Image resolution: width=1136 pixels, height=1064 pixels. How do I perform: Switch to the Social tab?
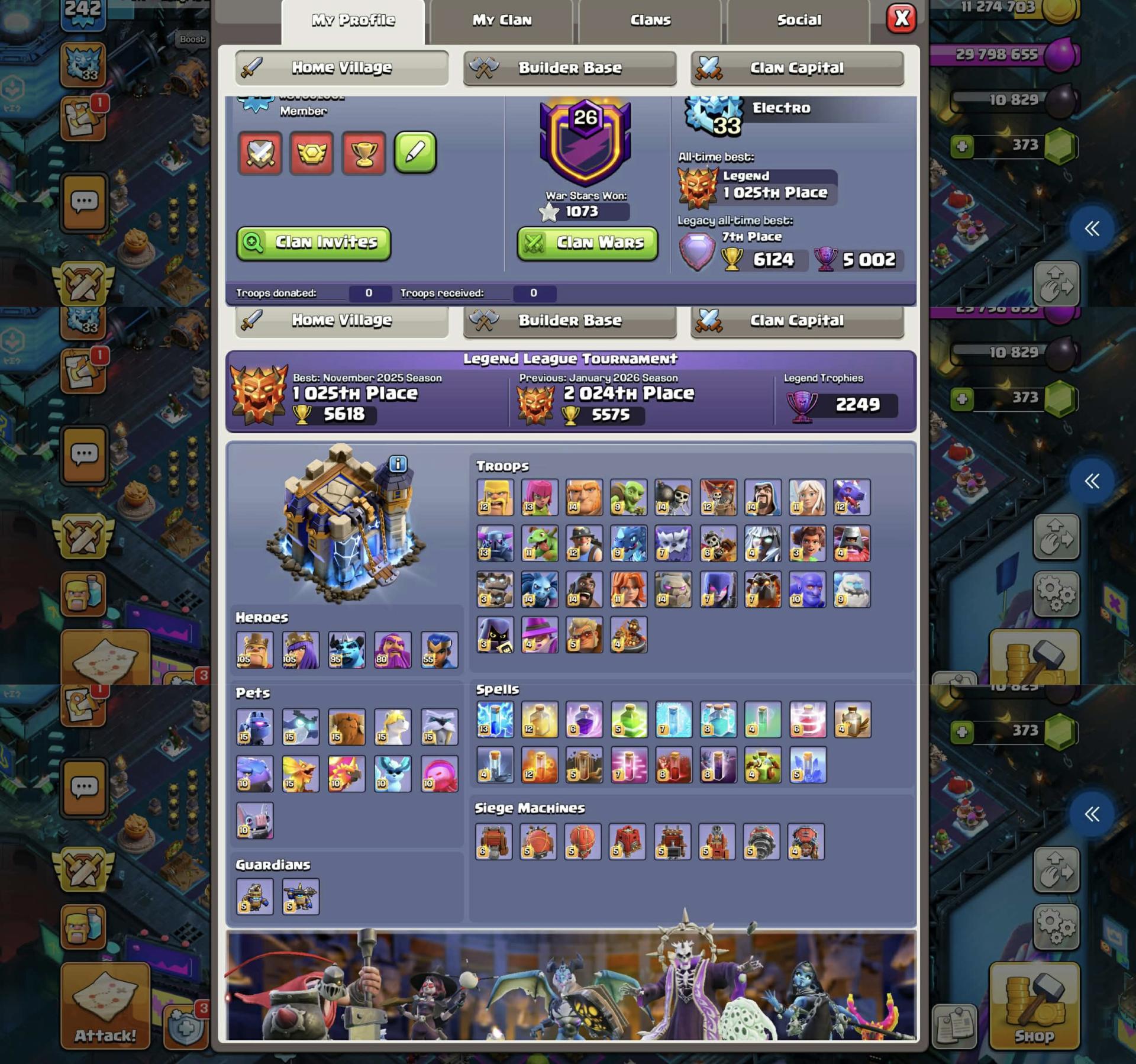tap(799, 20)
